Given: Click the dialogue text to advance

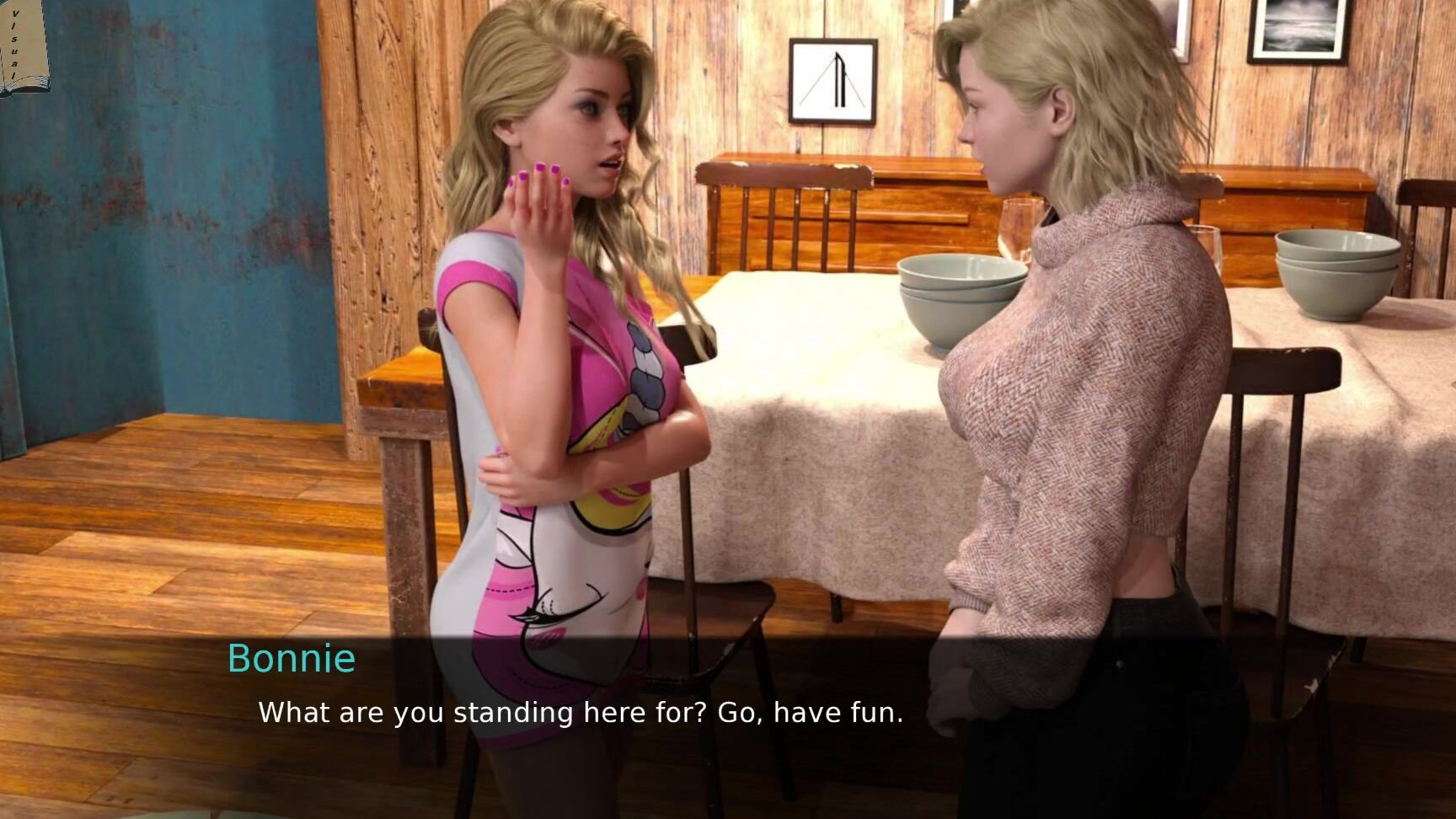Looking at the screenshot, I should (x=580, y=713).
